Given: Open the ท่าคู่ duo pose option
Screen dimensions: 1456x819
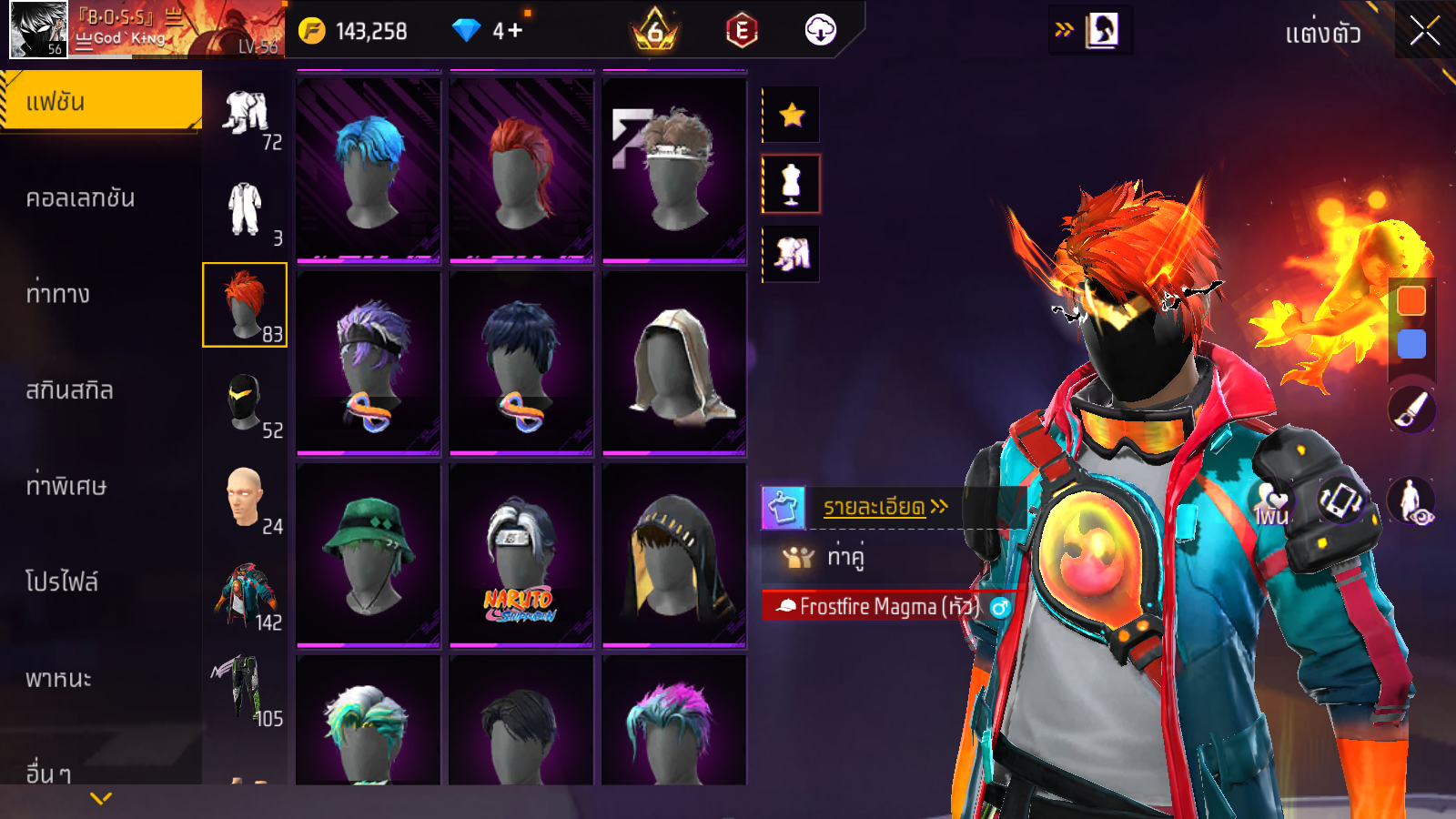Looking at the screenshot, I should (844, 556).
